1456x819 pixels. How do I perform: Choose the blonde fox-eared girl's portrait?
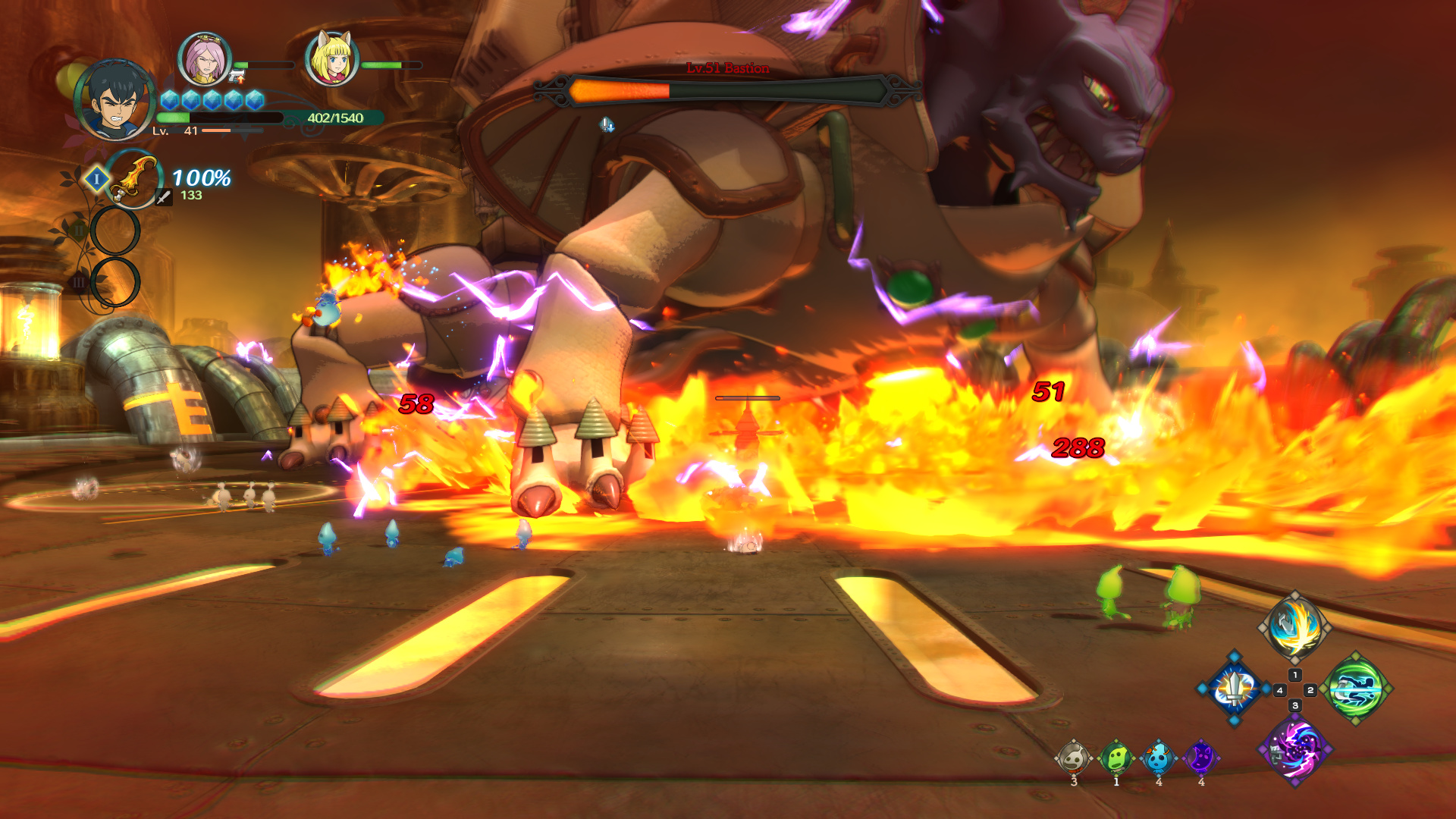point(331,59)
